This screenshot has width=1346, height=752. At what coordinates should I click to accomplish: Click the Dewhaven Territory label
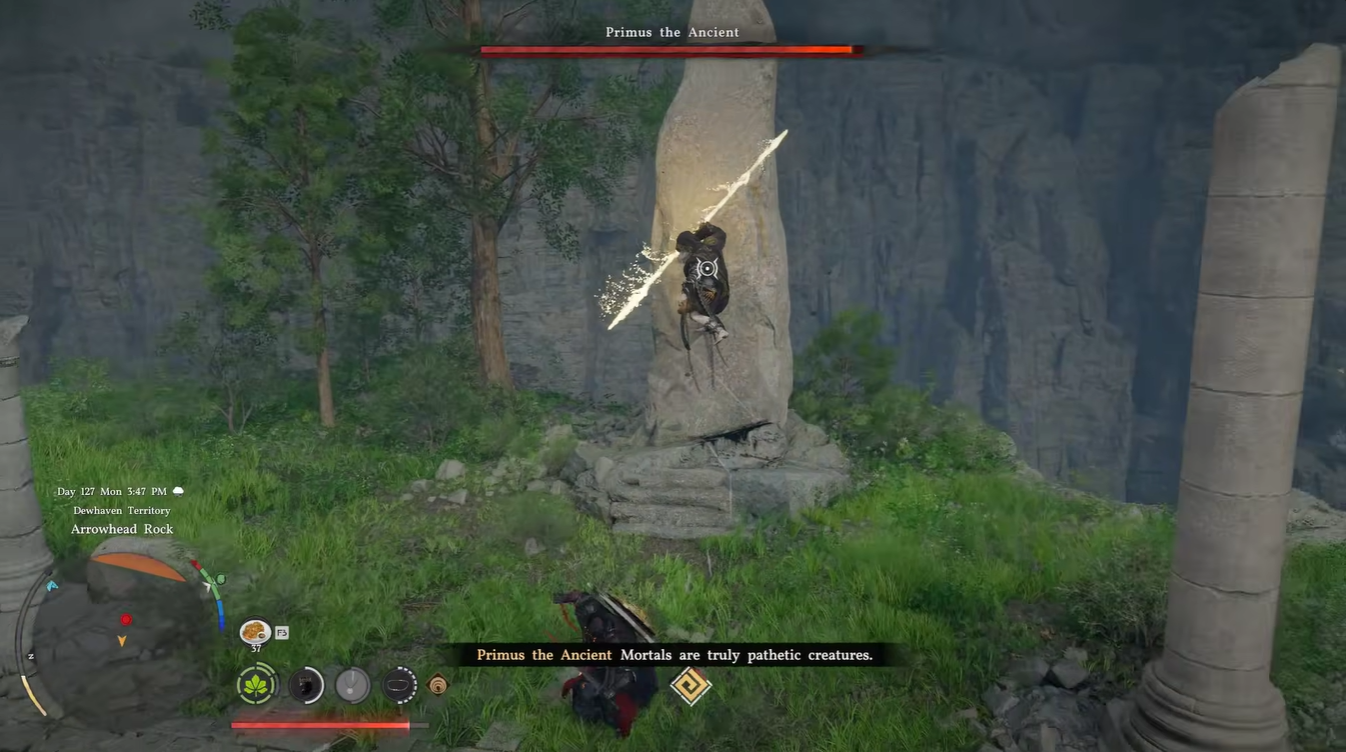tap(122, 510)
